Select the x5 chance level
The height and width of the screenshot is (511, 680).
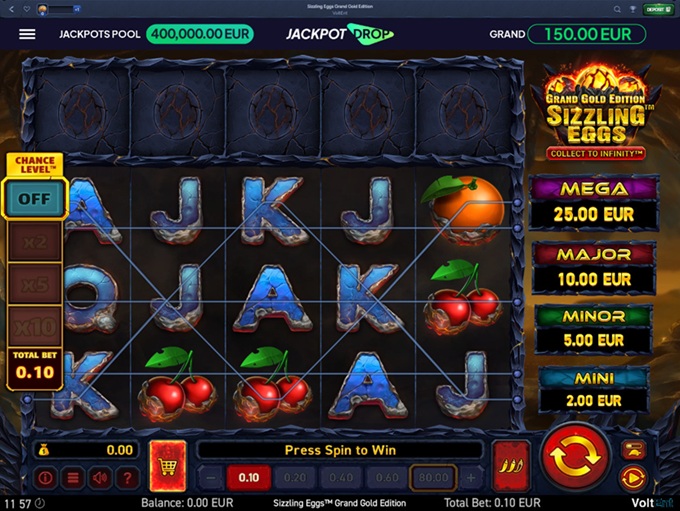pos(35,284)
